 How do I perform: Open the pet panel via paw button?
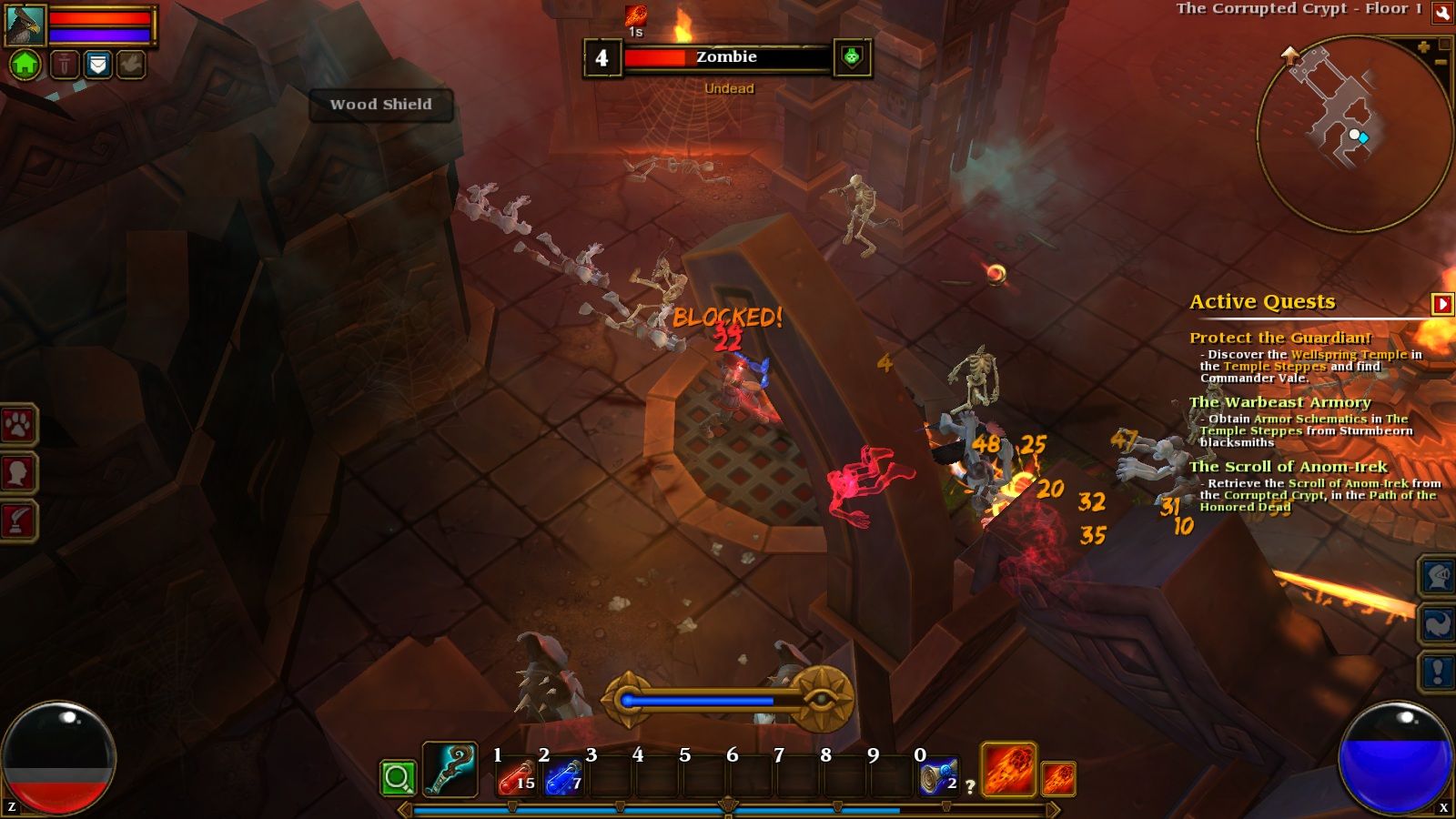pyautogui.click(x=19, y=424)
